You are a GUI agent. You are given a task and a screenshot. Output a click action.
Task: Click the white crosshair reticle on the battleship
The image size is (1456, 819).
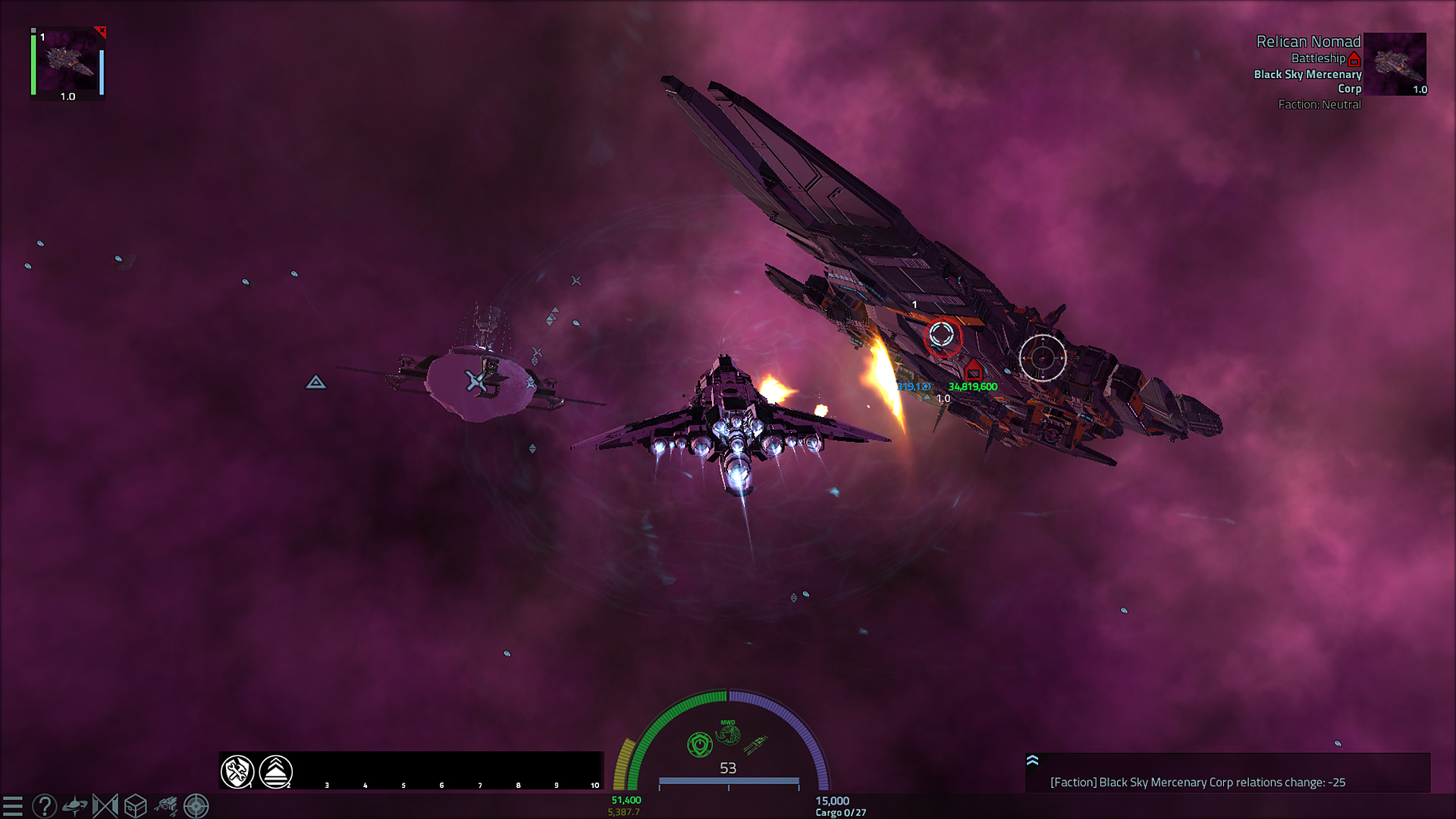(1044, 356)
